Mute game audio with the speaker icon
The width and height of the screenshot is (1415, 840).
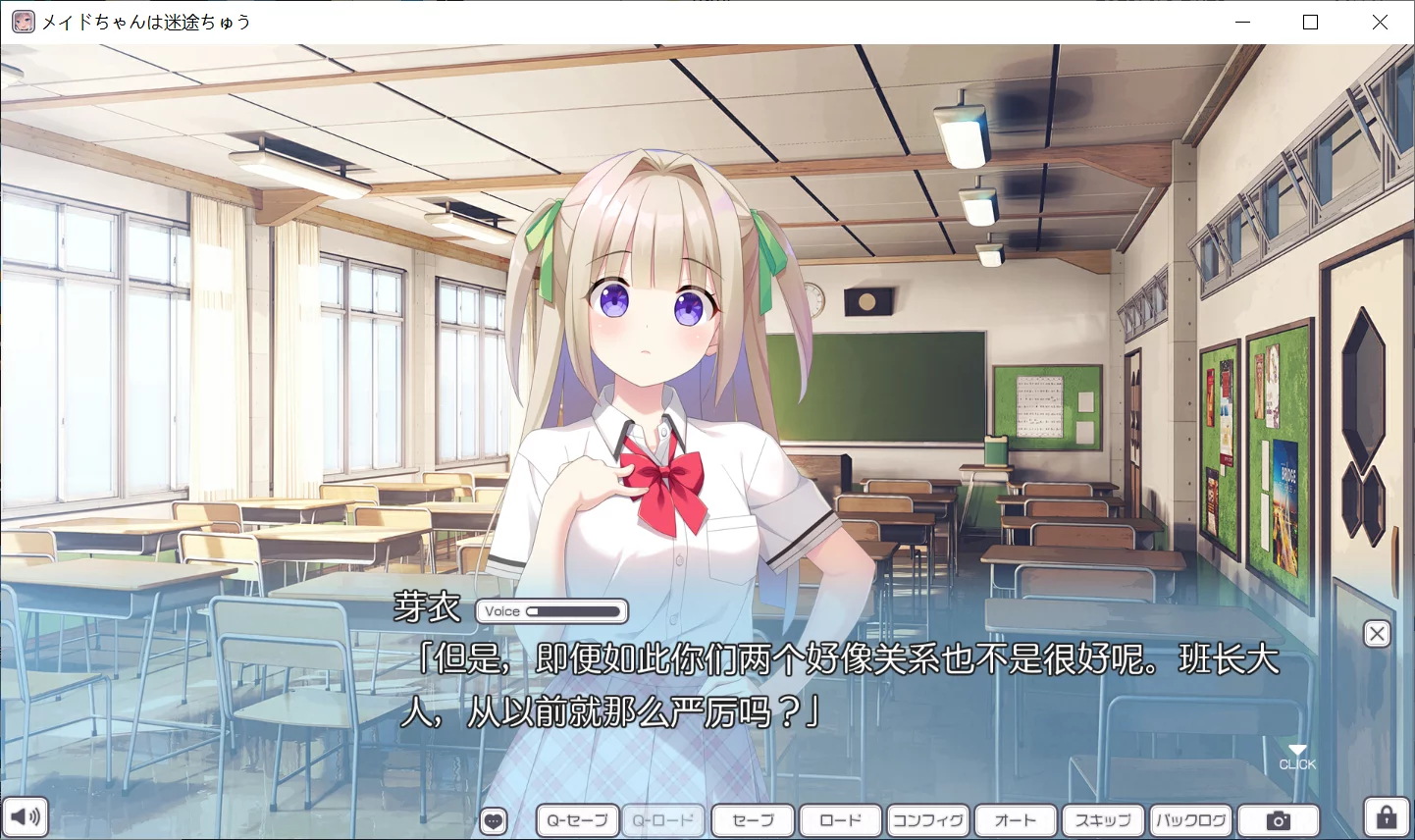pos(26,816)
